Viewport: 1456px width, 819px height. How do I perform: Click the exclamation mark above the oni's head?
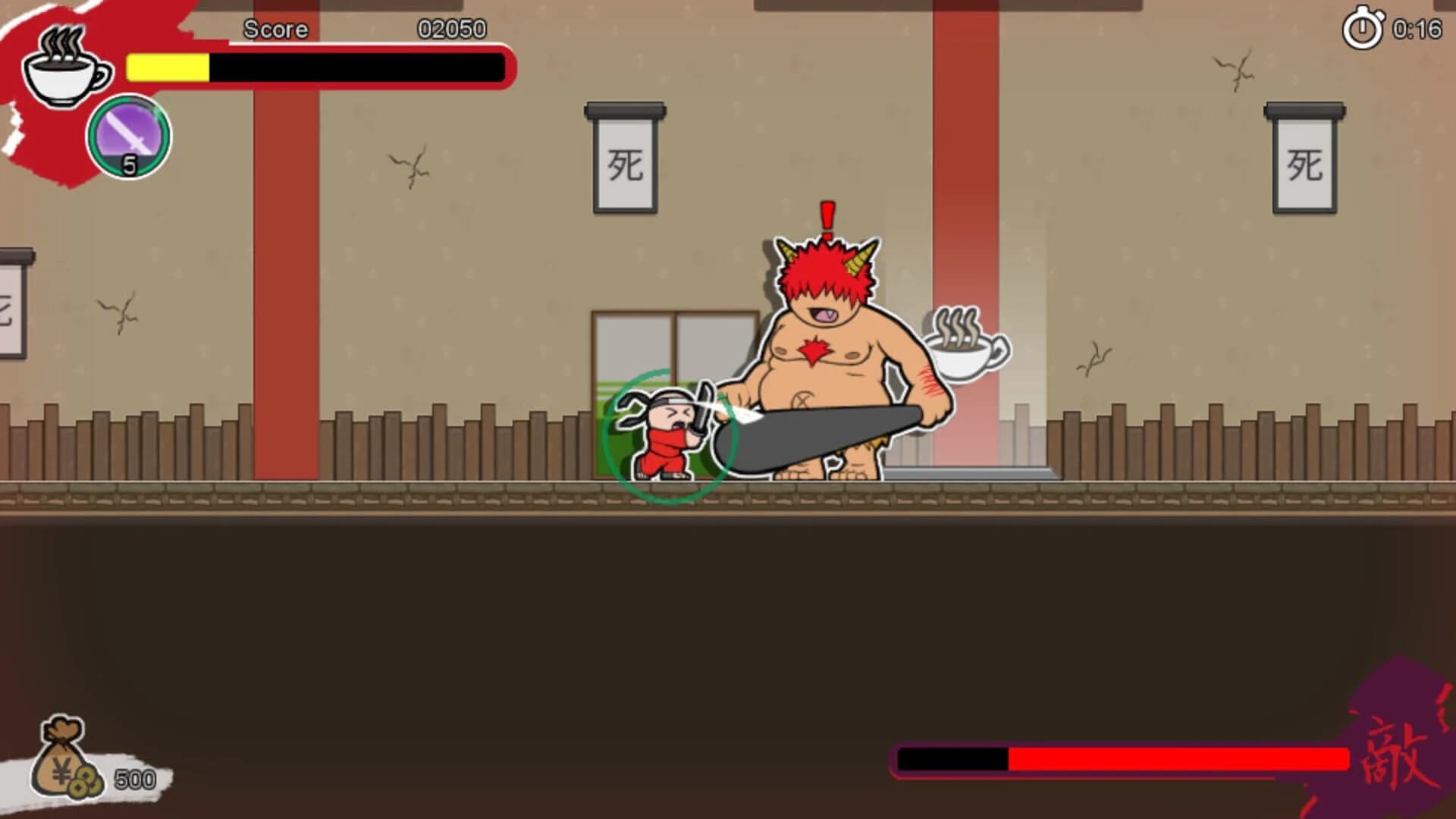coord(827,216)
